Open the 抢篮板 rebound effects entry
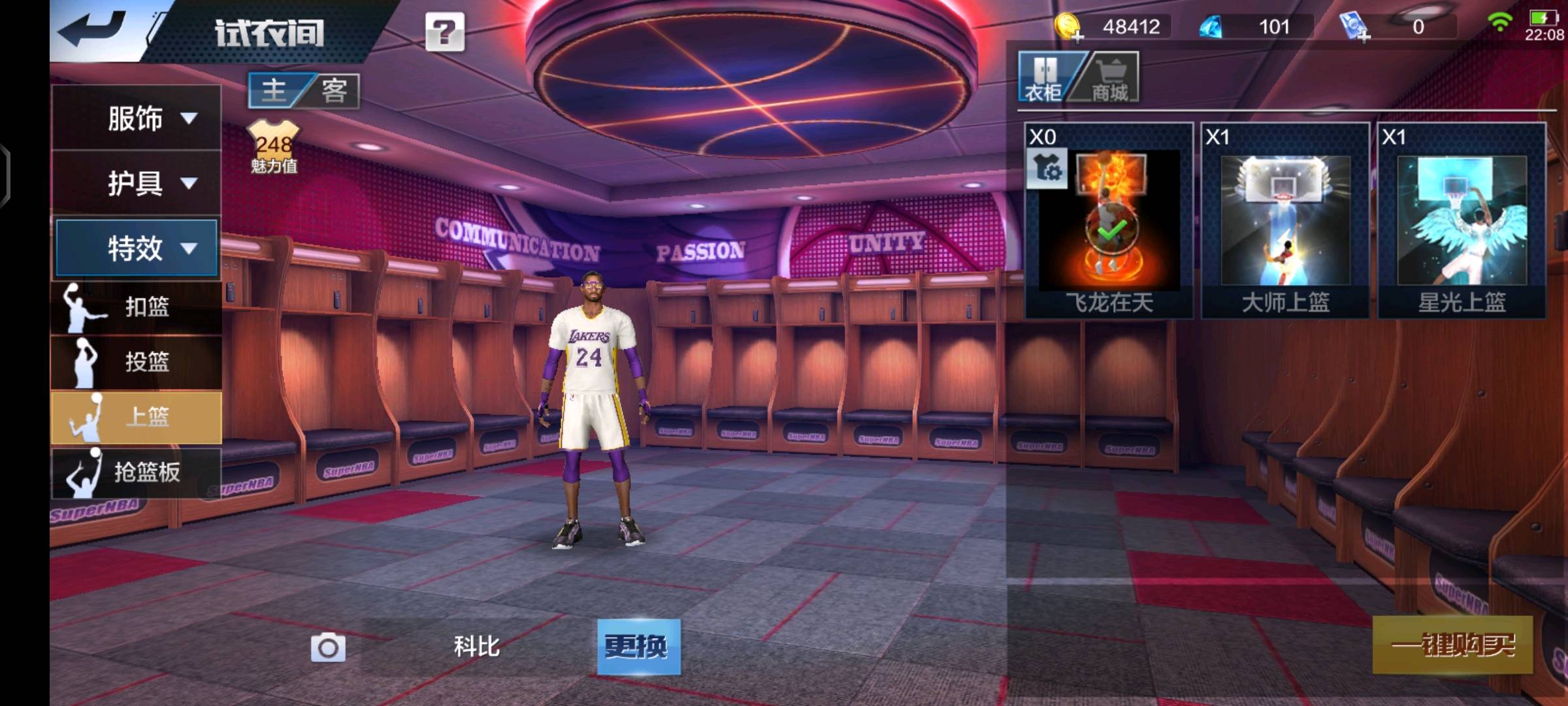 [x=136, y=472]
